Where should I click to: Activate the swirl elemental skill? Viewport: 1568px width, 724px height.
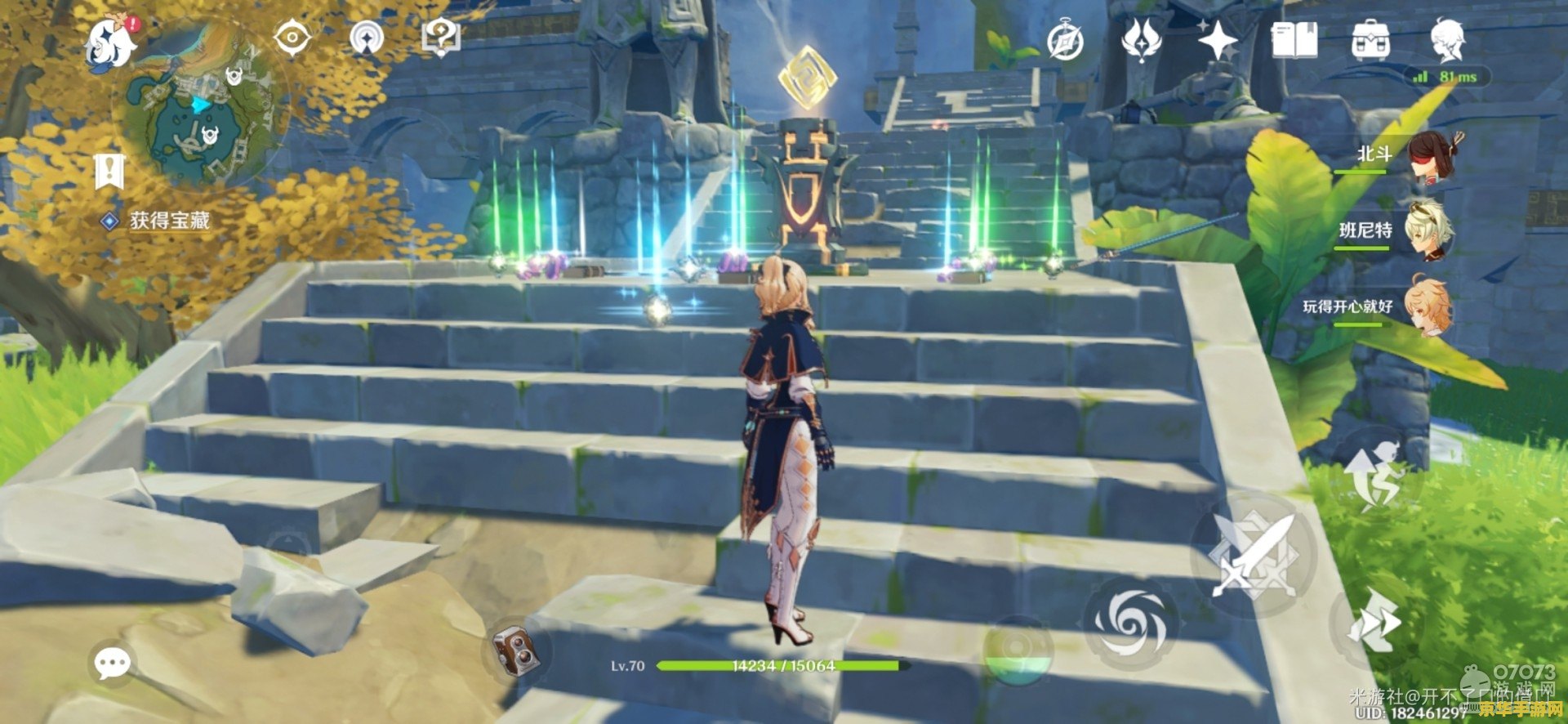1130,624
